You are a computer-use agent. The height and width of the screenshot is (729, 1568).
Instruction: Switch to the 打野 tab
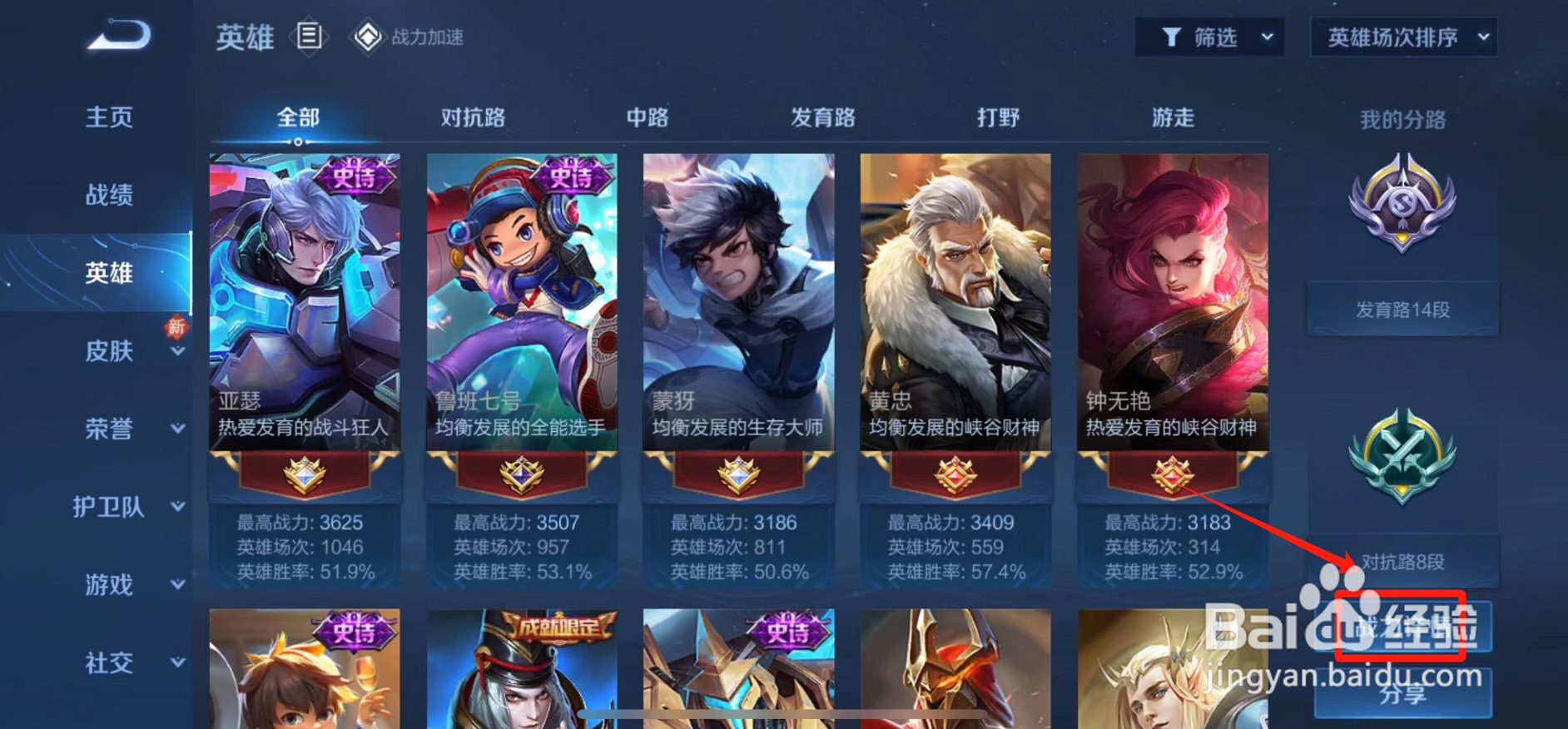(997, 118)
